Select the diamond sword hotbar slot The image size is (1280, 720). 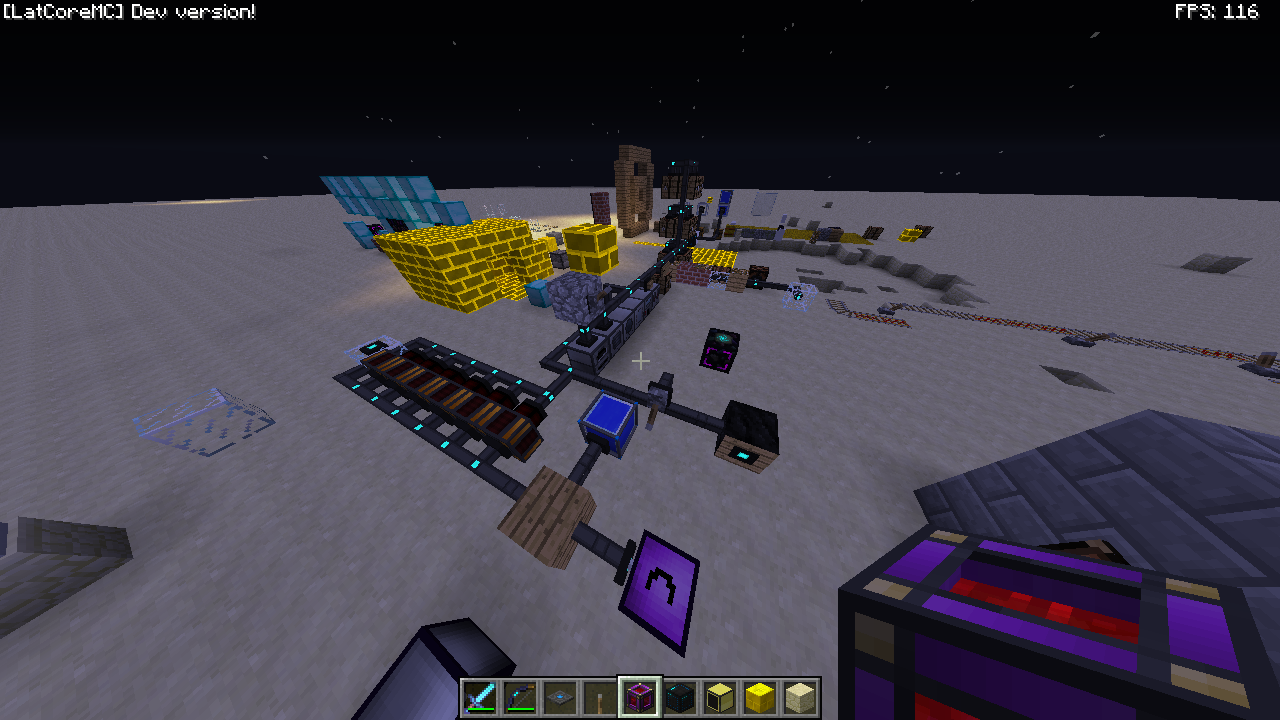[x=480, y=697]
